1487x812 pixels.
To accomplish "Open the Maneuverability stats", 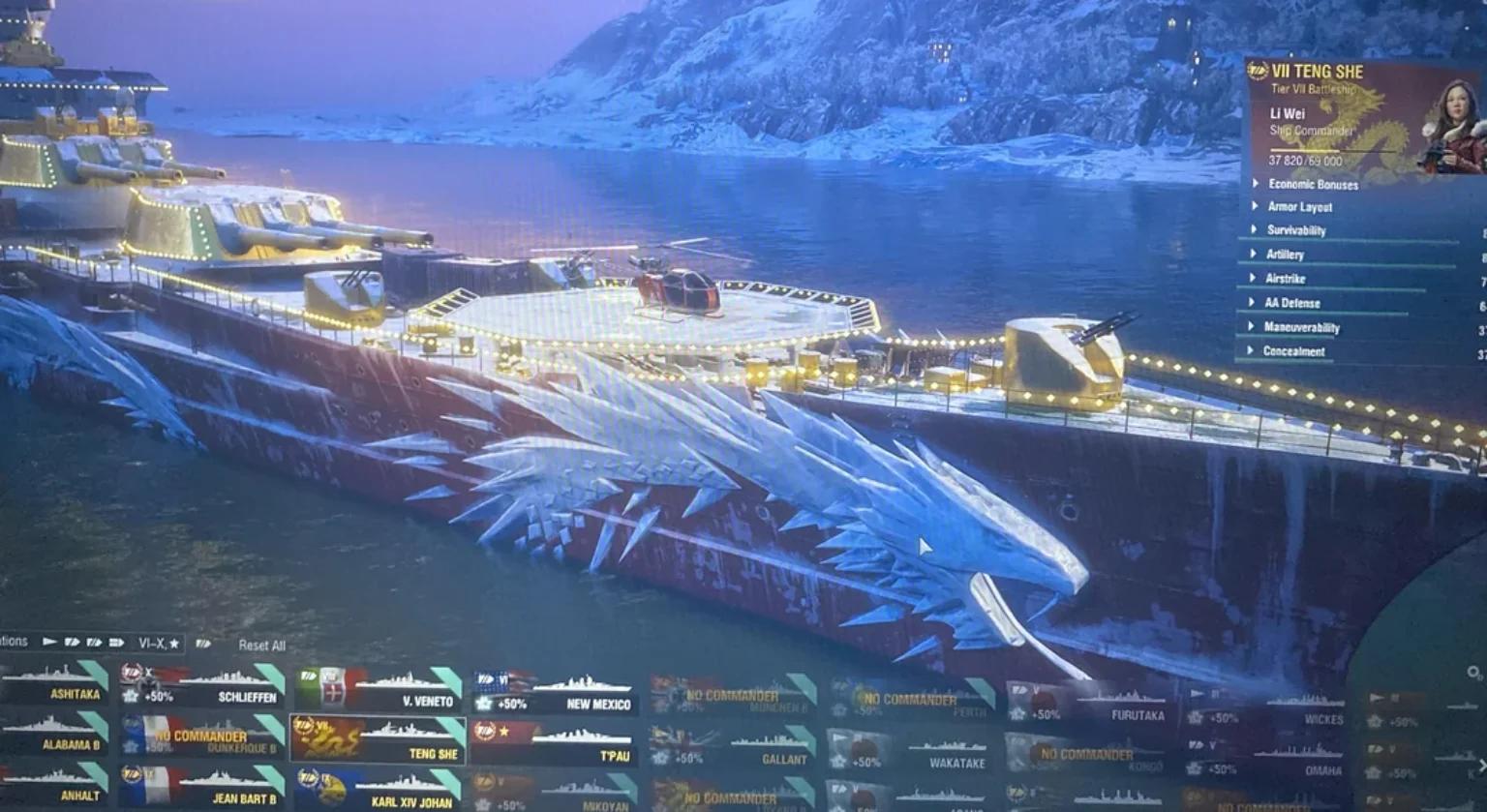I will tap(1301, 327).
